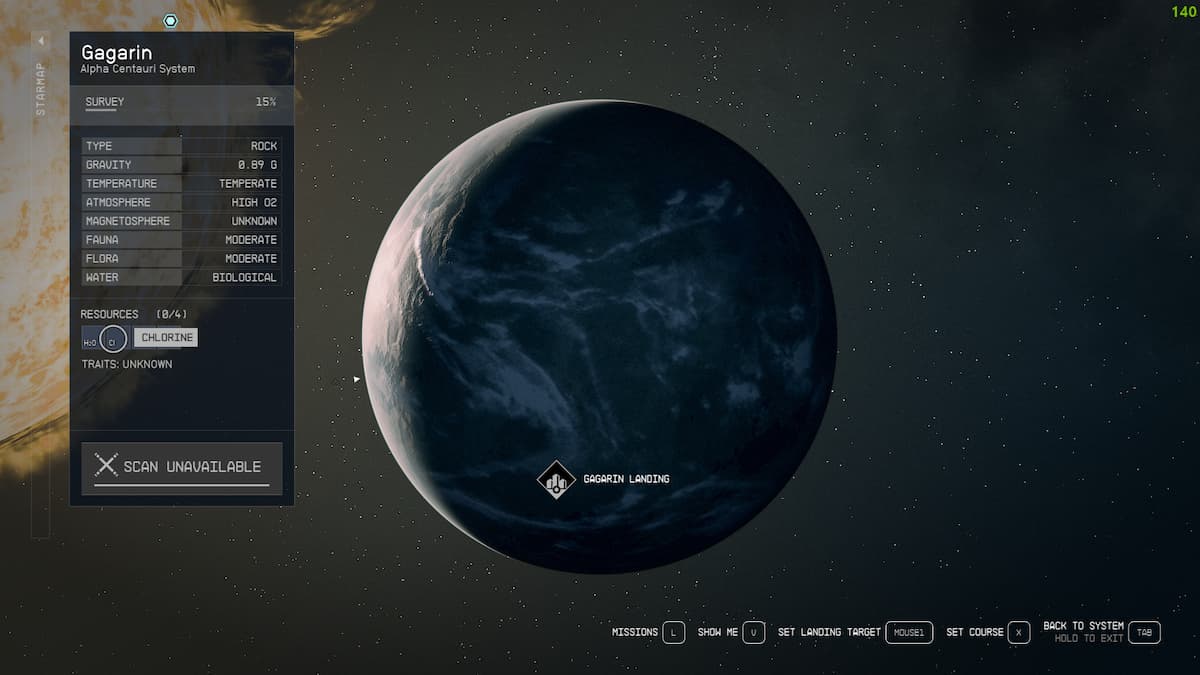
Task: Select the Gagarin Landing map marker
Action: click(x=556, y=479)
